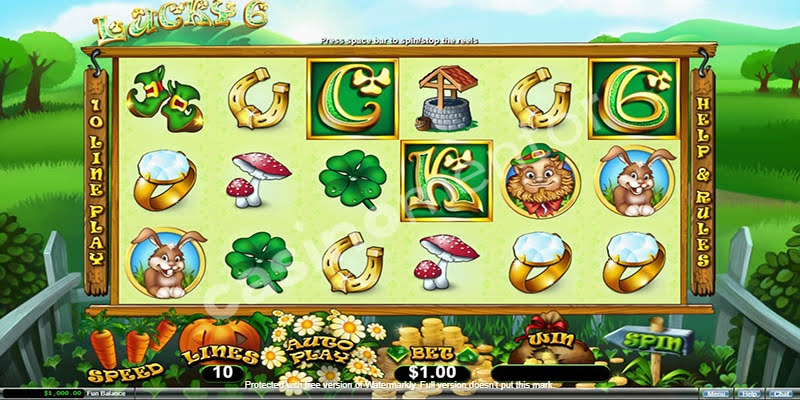Click the Help button in bottom bar
The width and height of the screenshot is (800, 400).
(x=750, y=394)
